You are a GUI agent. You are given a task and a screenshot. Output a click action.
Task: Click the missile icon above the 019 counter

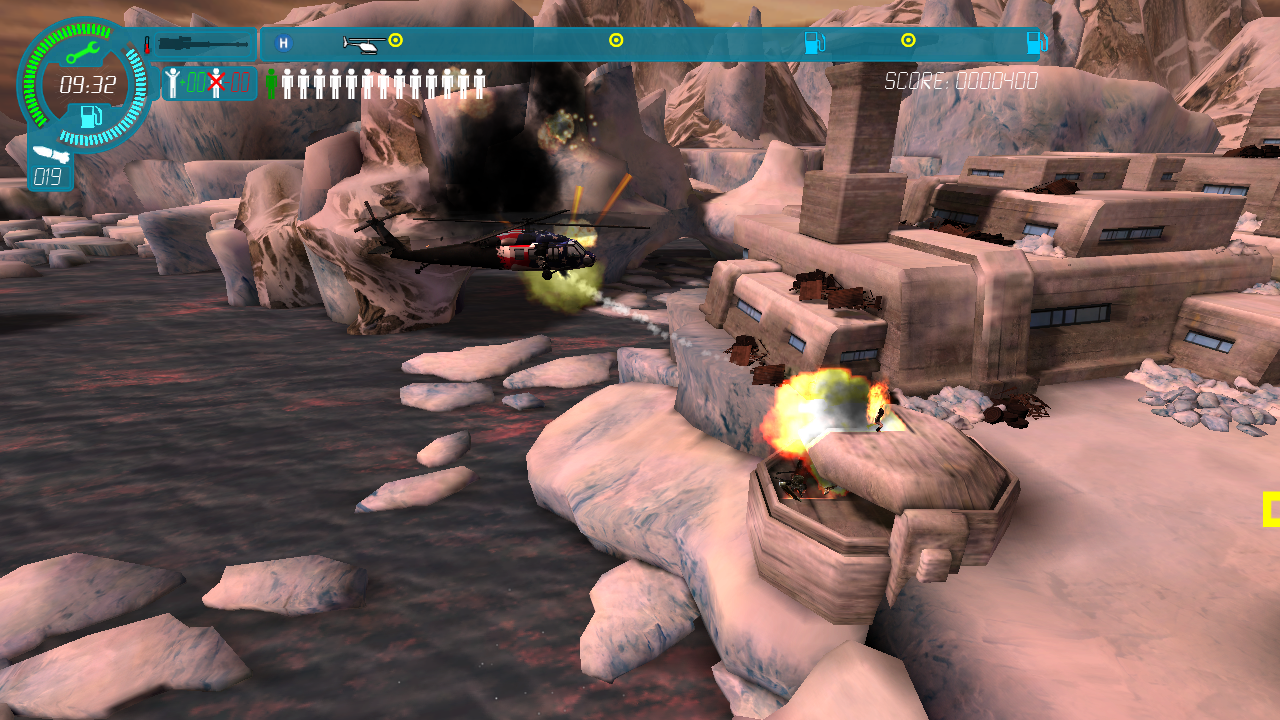pyautogui.click(x=51, y=154)
